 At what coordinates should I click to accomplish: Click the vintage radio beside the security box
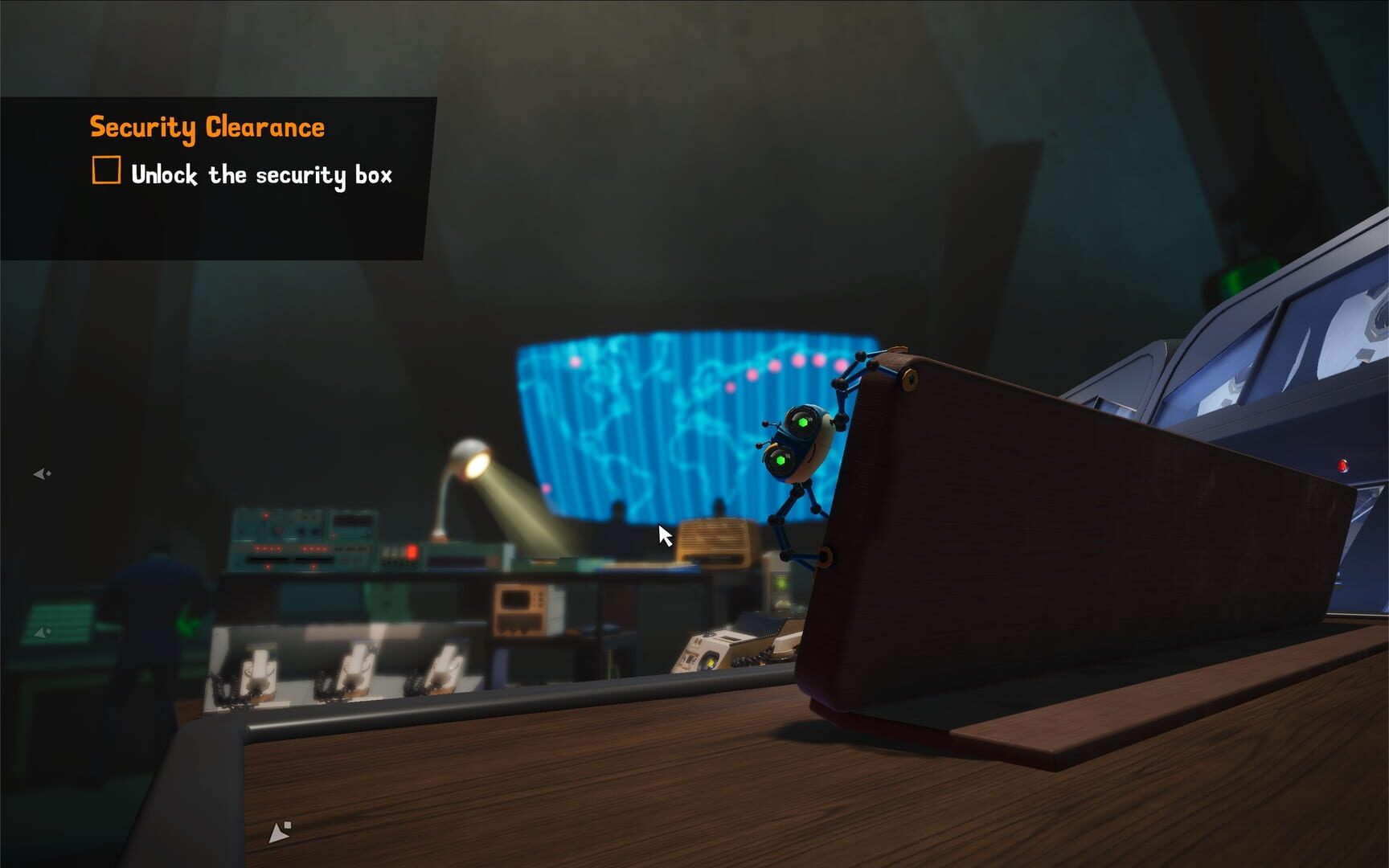711,537
